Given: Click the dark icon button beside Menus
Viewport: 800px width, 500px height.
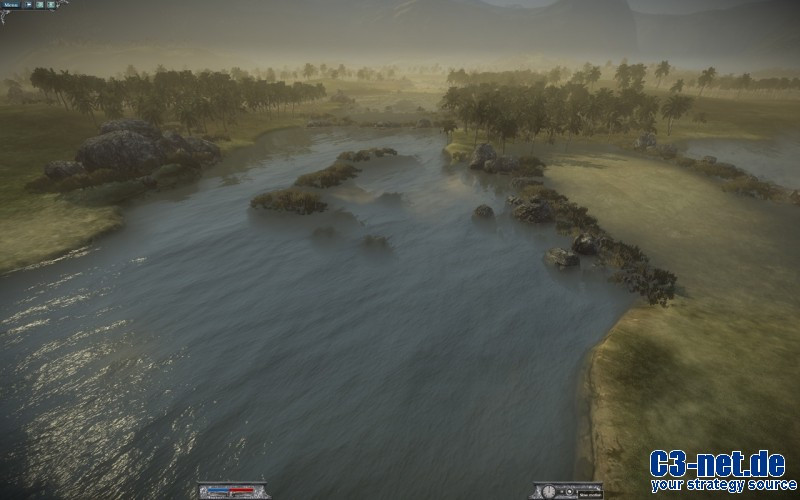Looking at the screenshot, I should pos(28,5).
